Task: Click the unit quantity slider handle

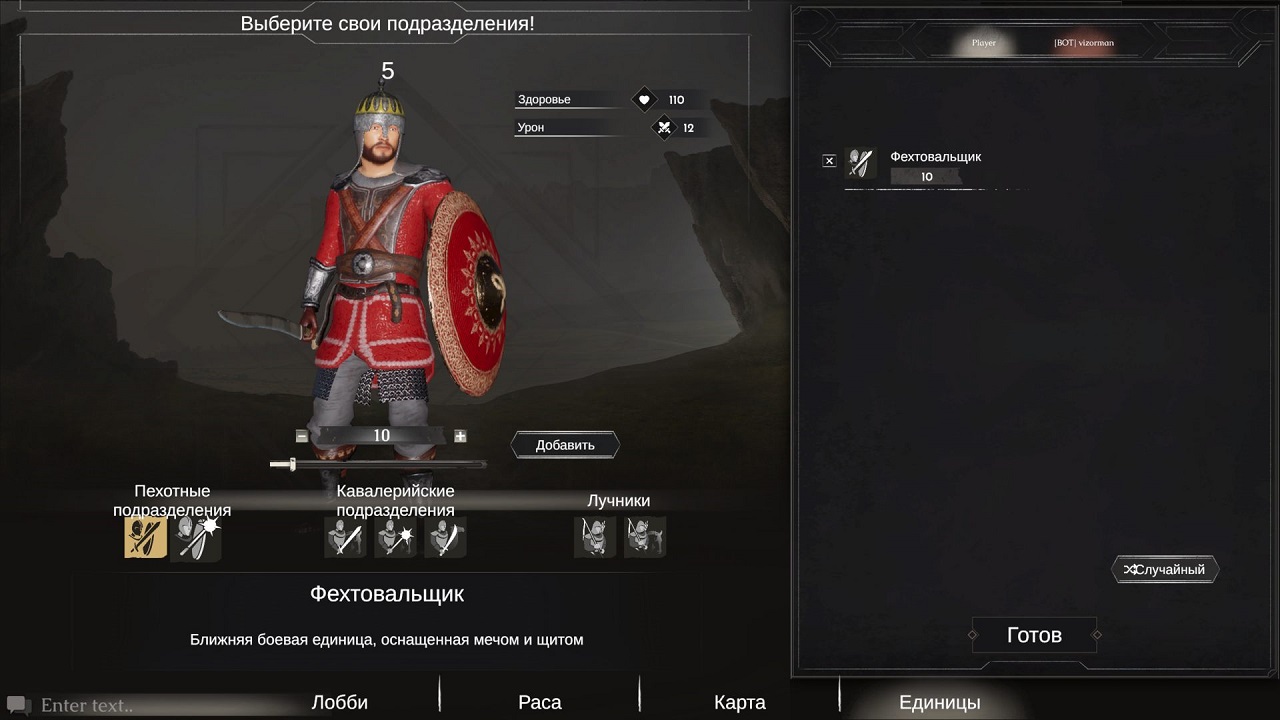Action: (291, 464)
